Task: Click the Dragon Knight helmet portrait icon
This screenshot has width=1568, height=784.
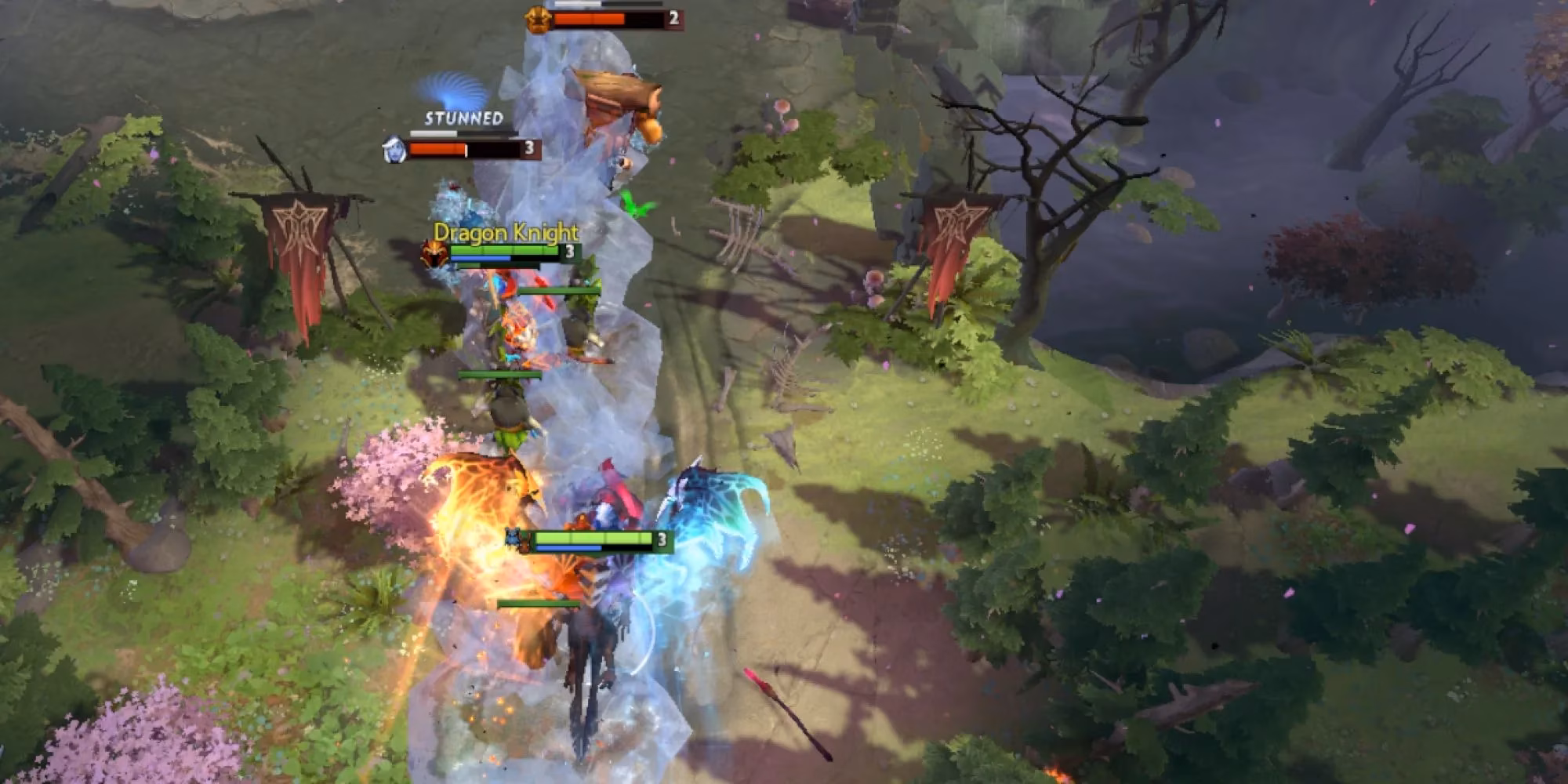Action: [x=434, y=254]
